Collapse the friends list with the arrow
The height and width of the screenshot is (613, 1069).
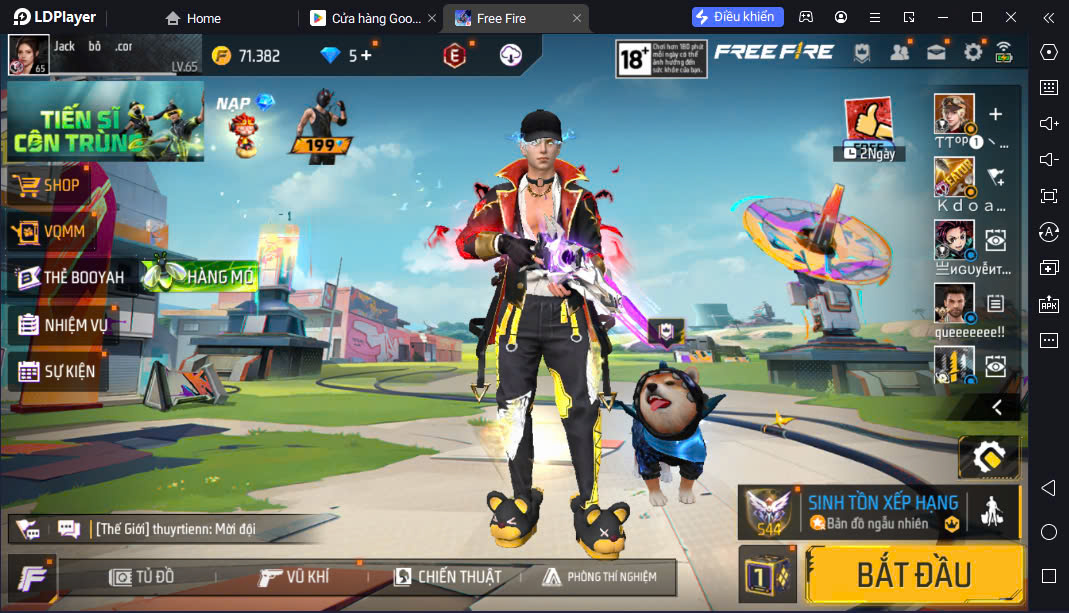point(996,407)
